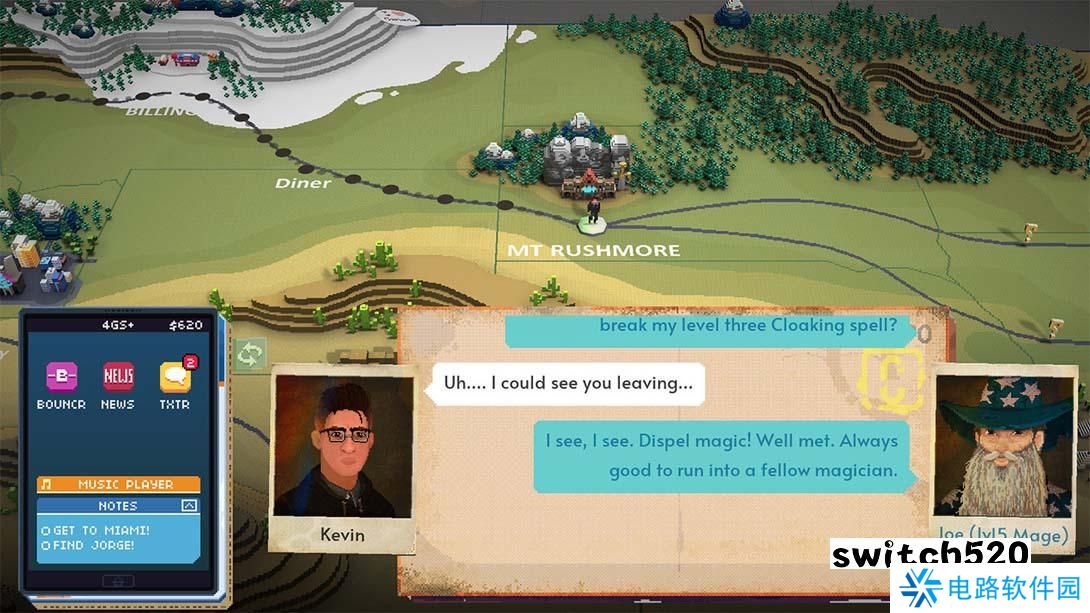Viewport: 1090px width, 613px height.
Task: Open the Music Player bar
Action: 119,484
